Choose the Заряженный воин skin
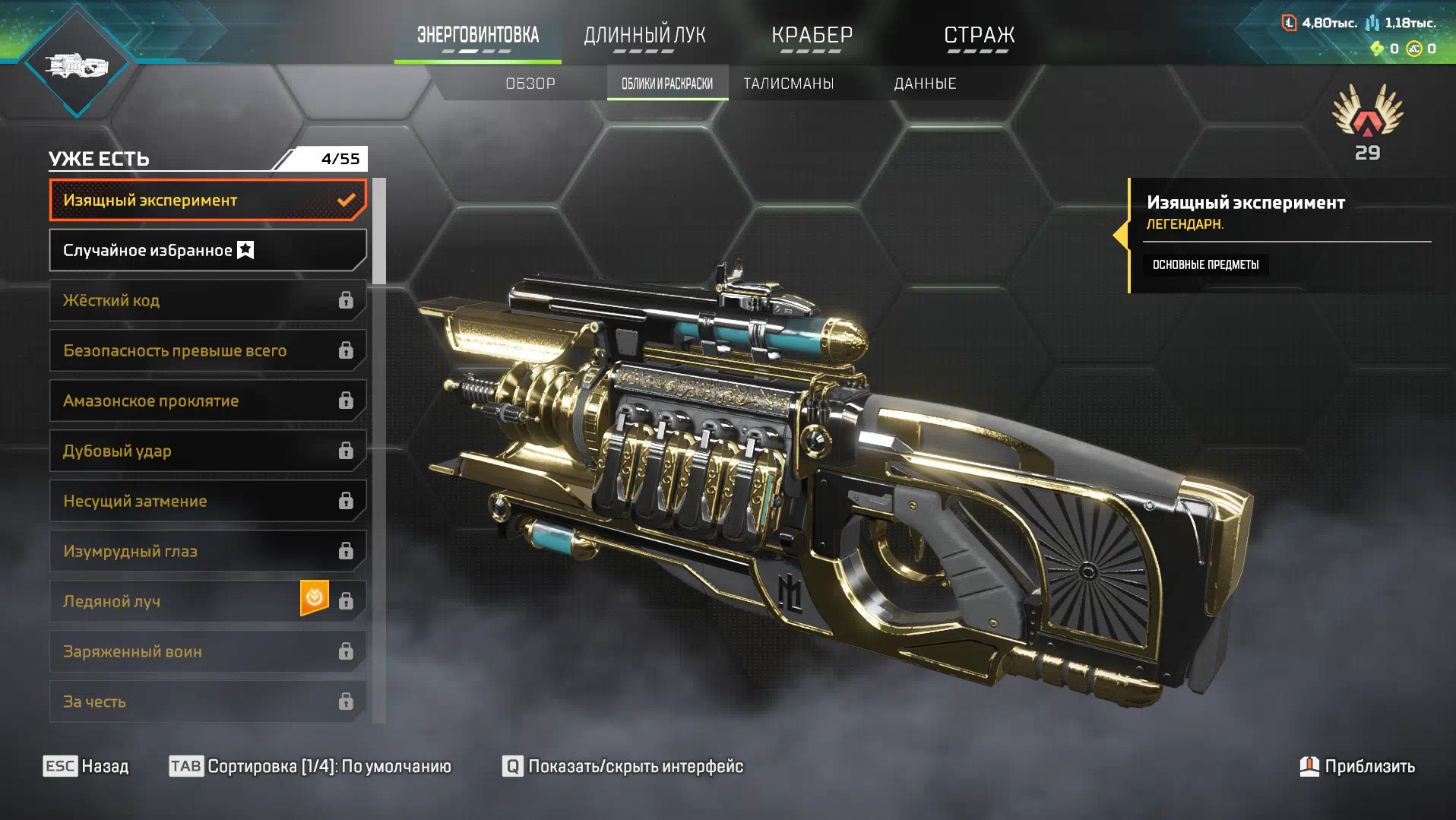This screenshot has height=820, width=1456. tap(207, 651)
